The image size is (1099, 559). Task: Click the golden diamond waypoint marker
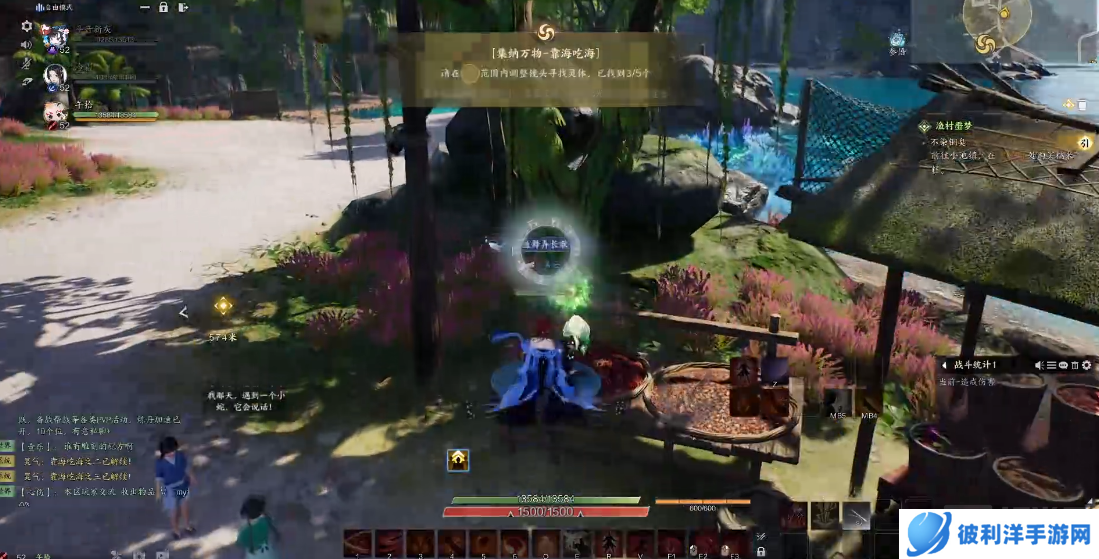[x=222, y=306]
